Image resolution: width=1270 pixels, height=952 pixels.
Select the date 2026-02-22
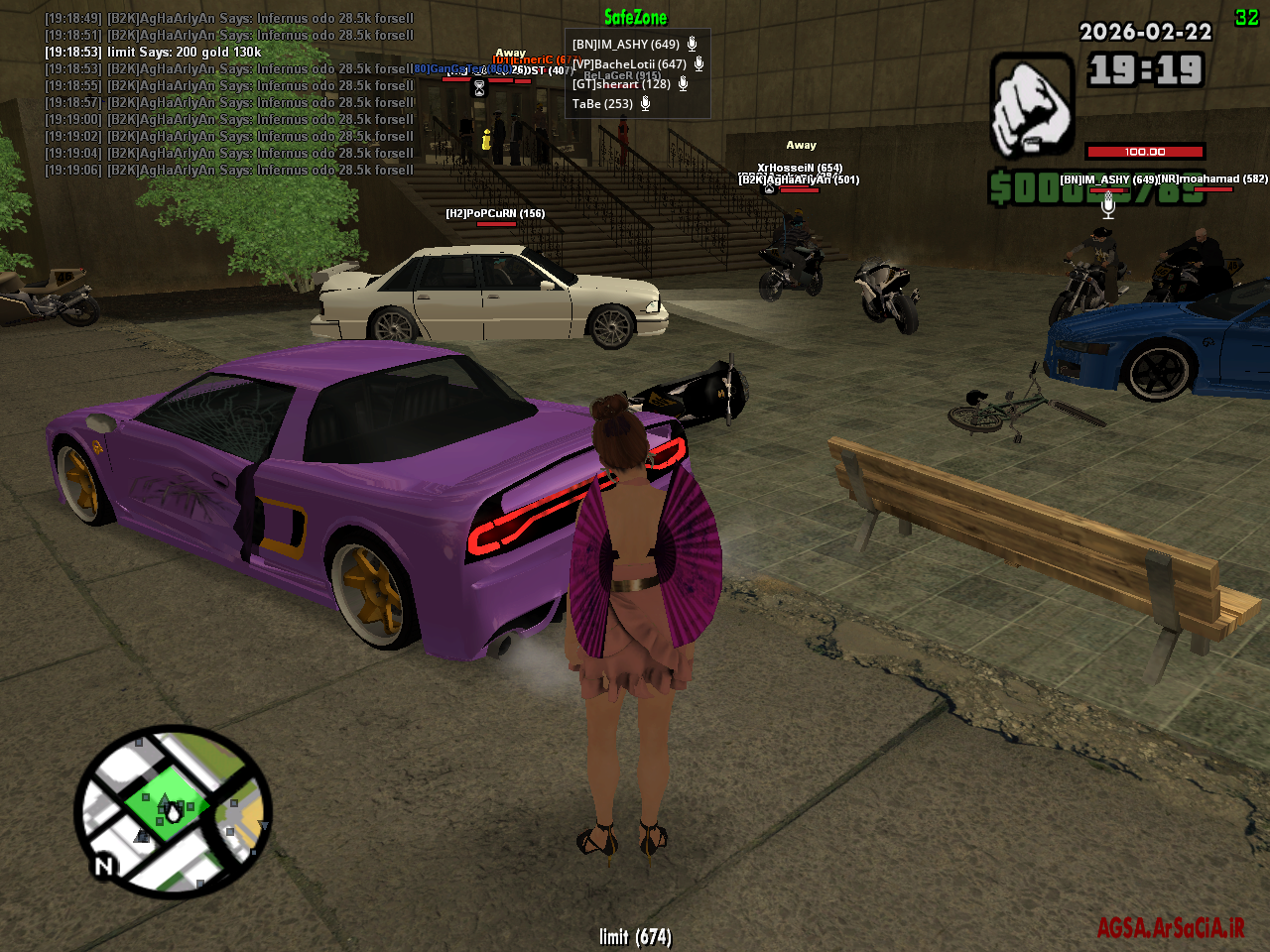[x=1145, y=33]
